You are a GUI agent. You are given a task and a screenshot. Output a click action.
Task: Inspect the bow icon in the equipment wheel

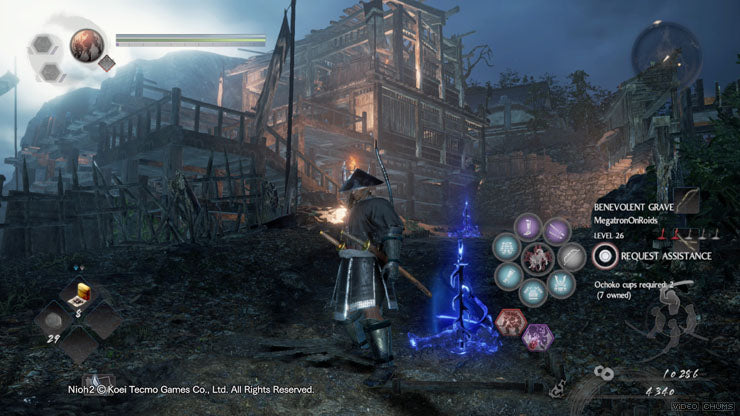point(571,257)
